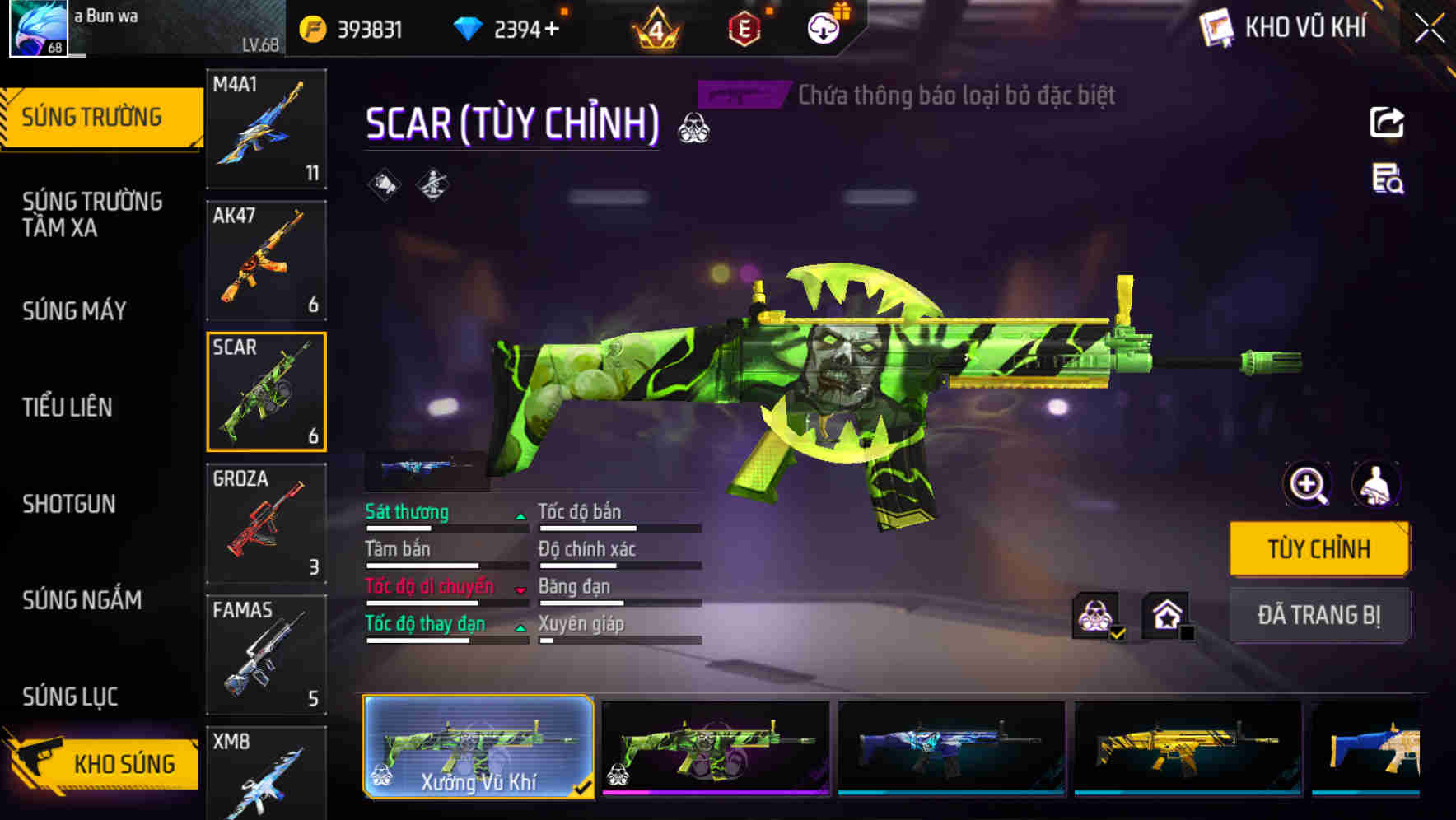The image size is (1456, 820).
Task: Select the magnifier zoom preview icon
Action: pos(1306,485)
